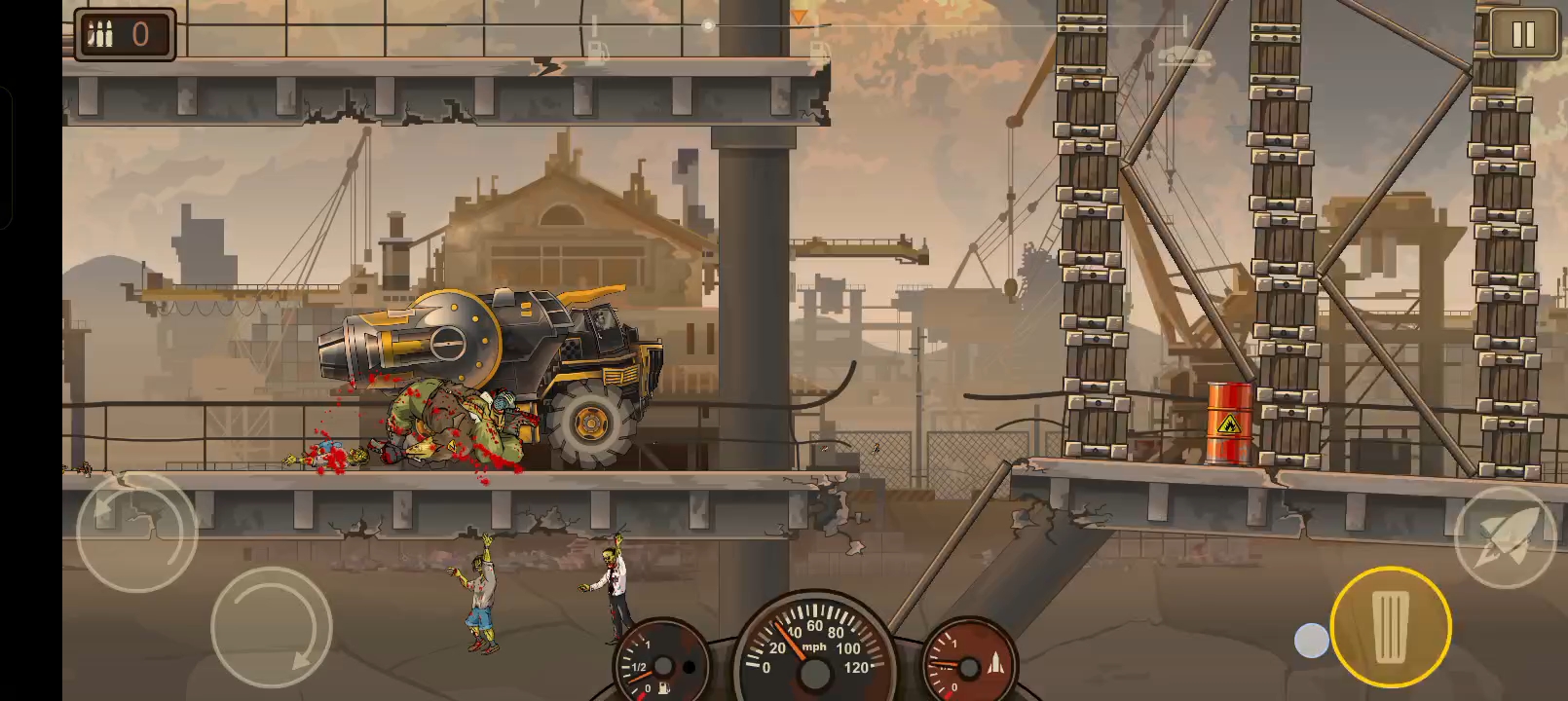1568x701 pixels.
Task: Tilt vehicle forward with clockwise arrow
Action: [x=272, y=626]
